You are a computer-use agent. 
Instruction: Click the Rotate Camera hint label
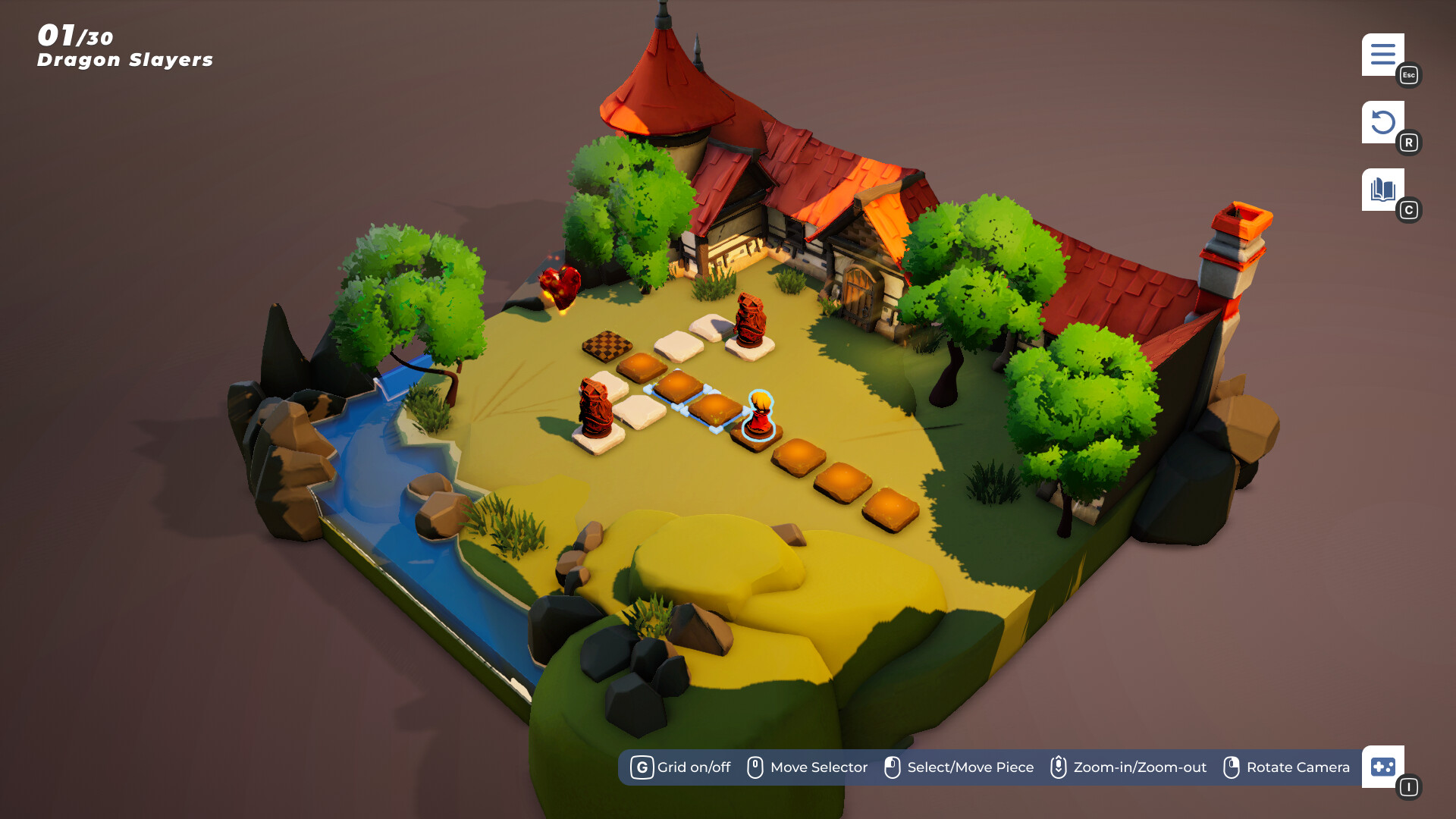click(1298, 767)
